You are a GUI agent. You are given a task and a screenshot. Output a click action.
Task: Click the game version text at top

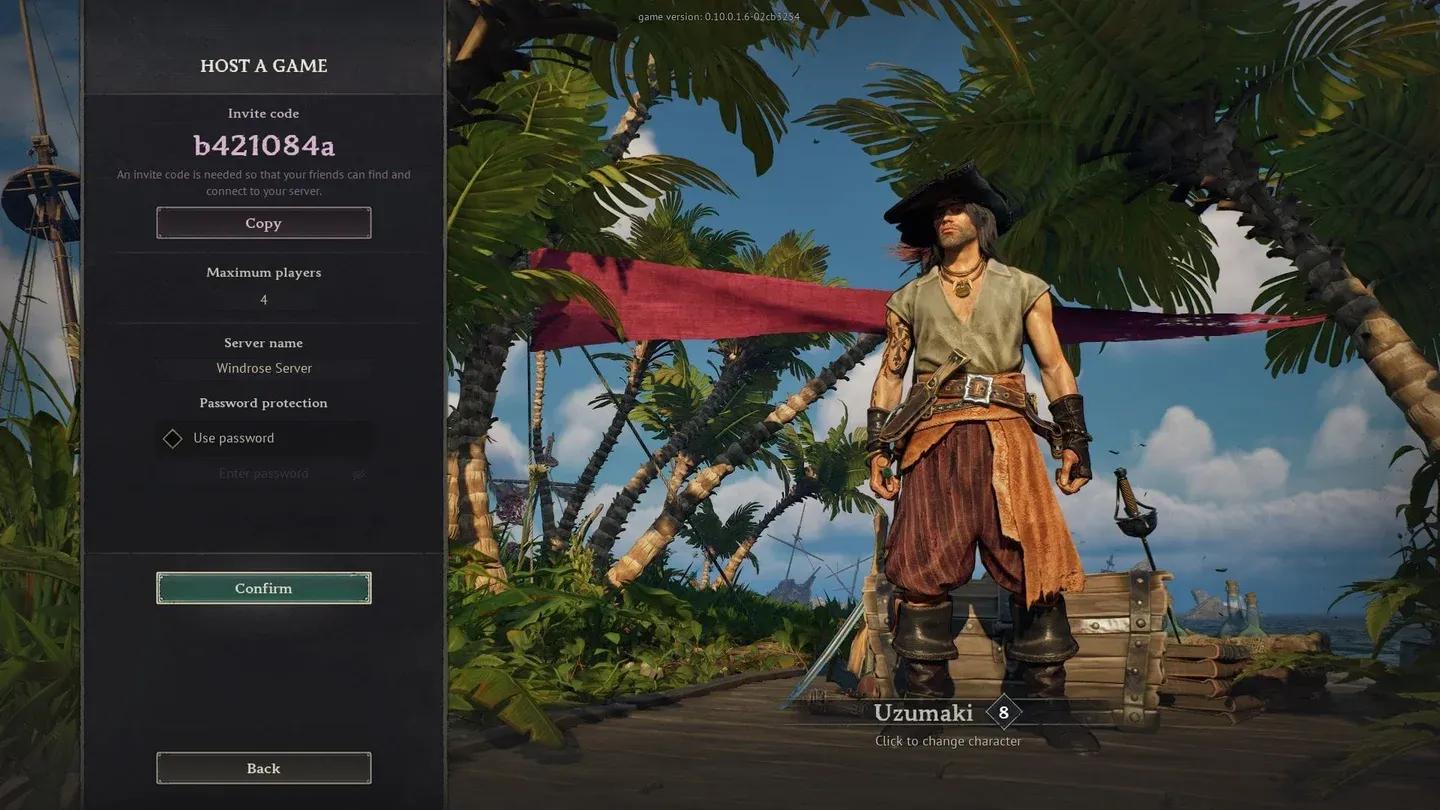click(720, 16)
